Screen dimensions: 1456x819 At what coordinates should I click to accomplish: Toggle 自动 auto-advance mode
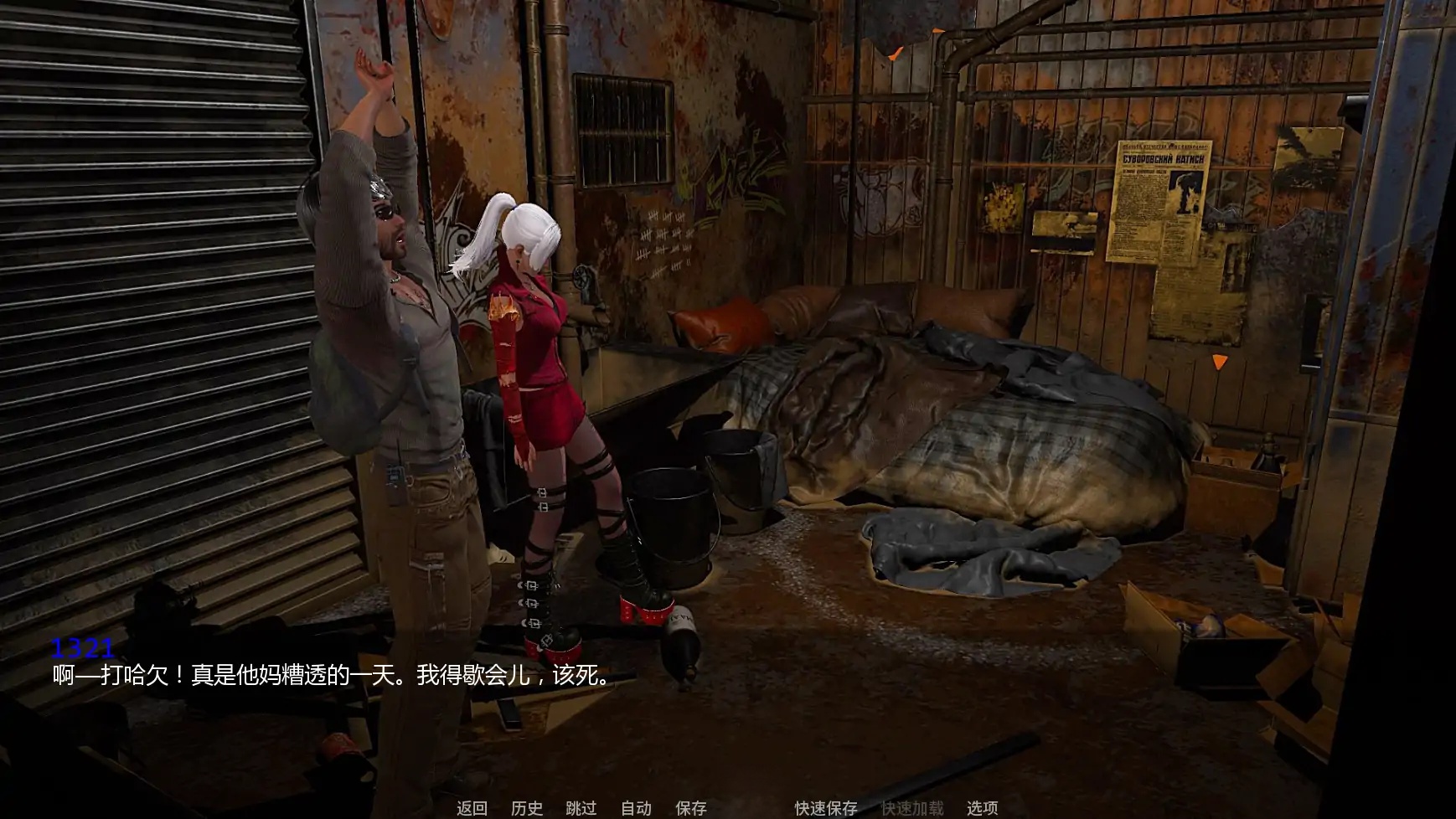click(636, 810)
